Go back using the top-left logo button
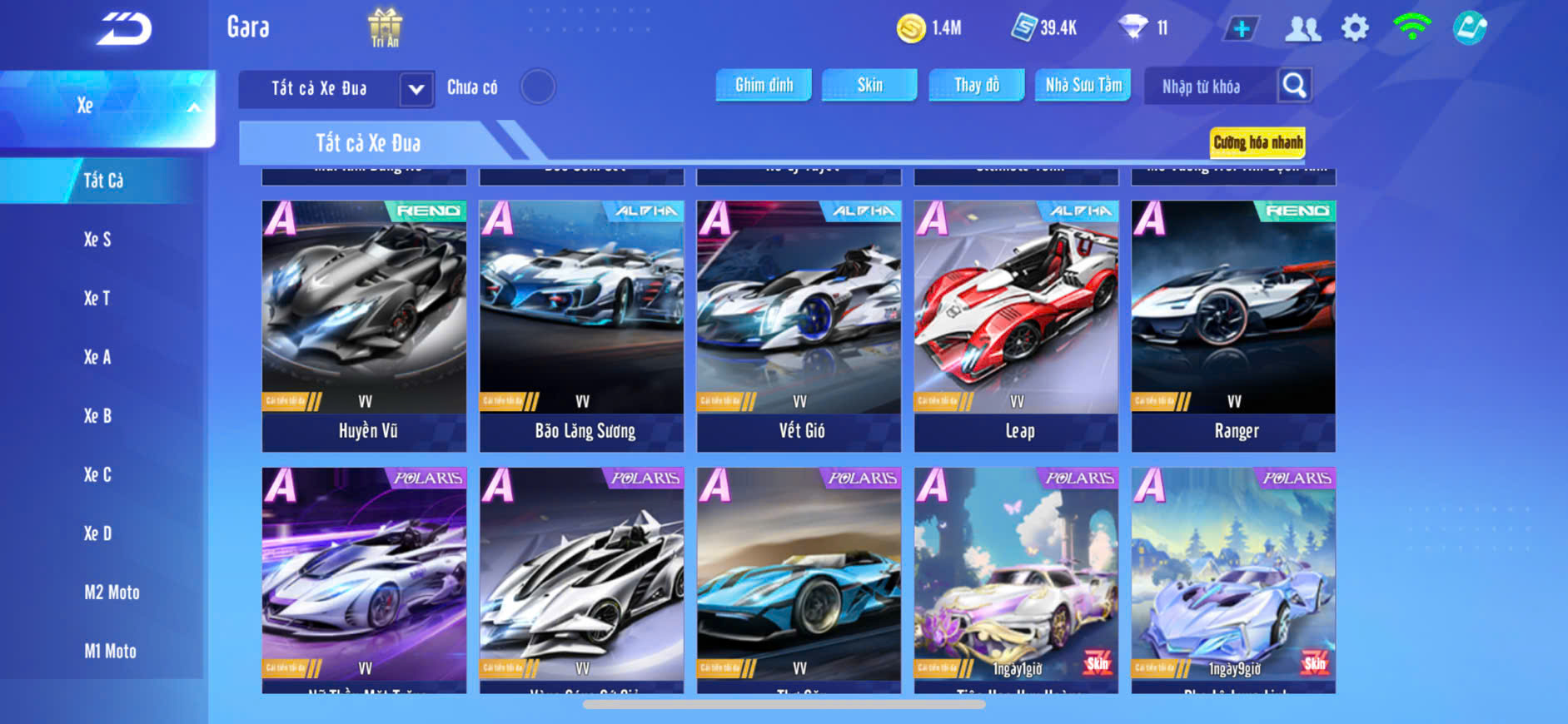This screenshot has height=724, width=1568. pos(124,29)
